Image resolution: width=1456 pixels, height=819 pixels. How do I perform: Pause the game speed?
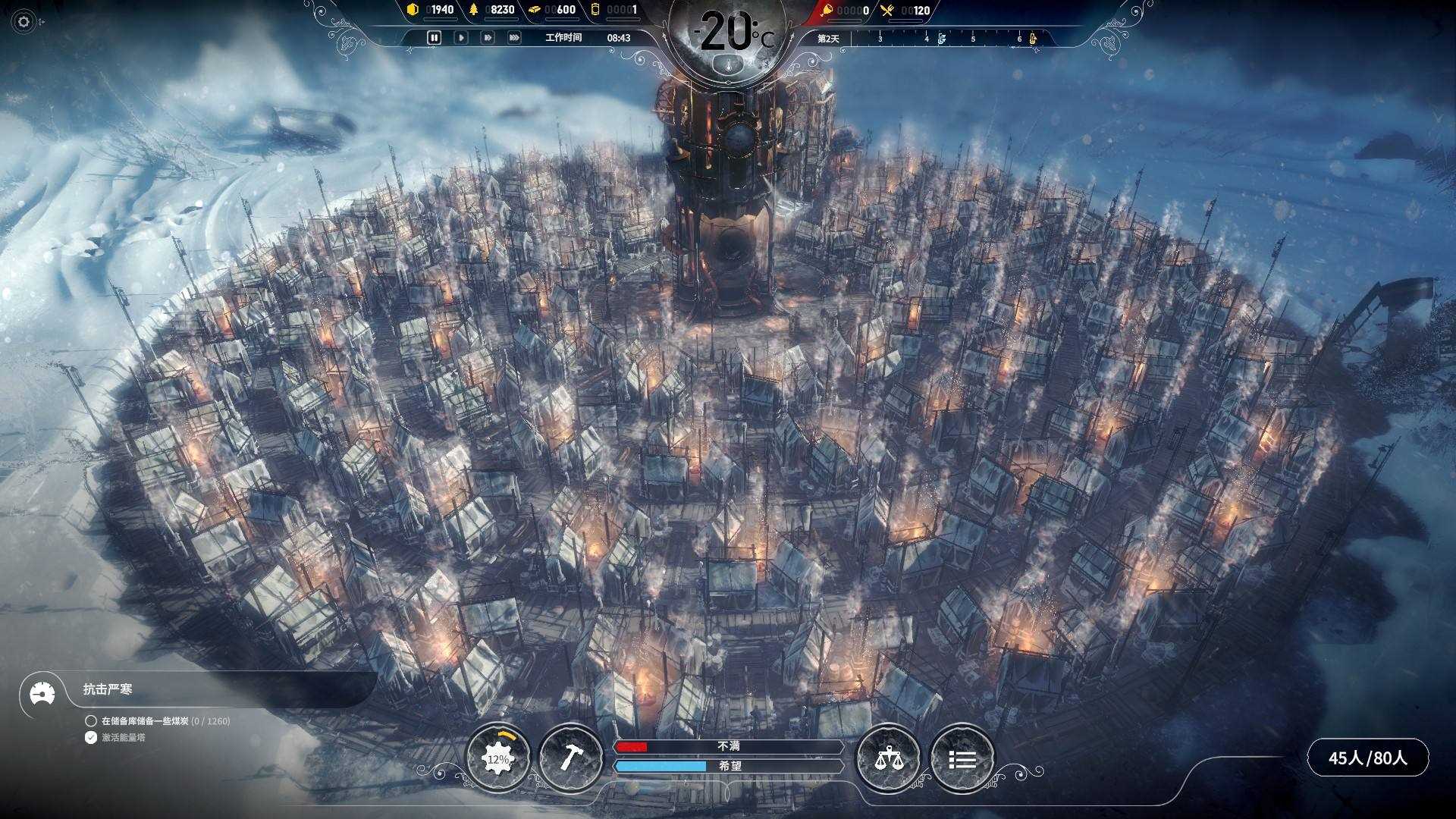[x=434, y=37]
